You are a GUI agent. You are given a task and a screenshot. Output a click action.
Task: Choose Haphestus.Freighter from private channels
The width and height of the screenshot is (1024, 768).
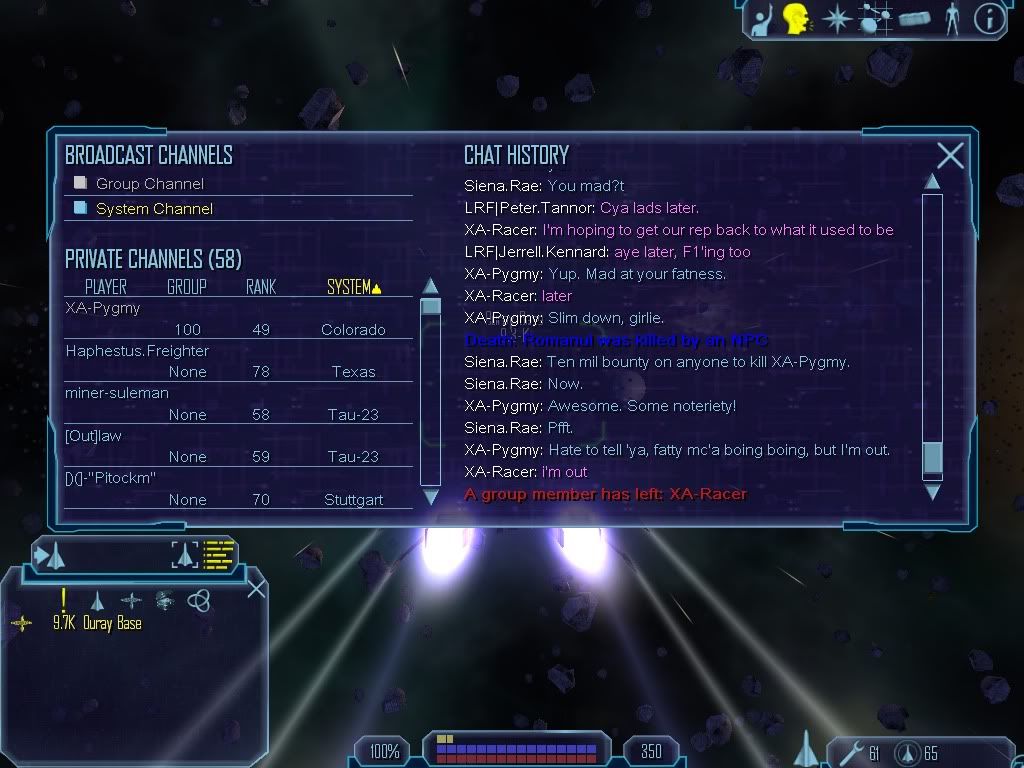coord(137,351)
